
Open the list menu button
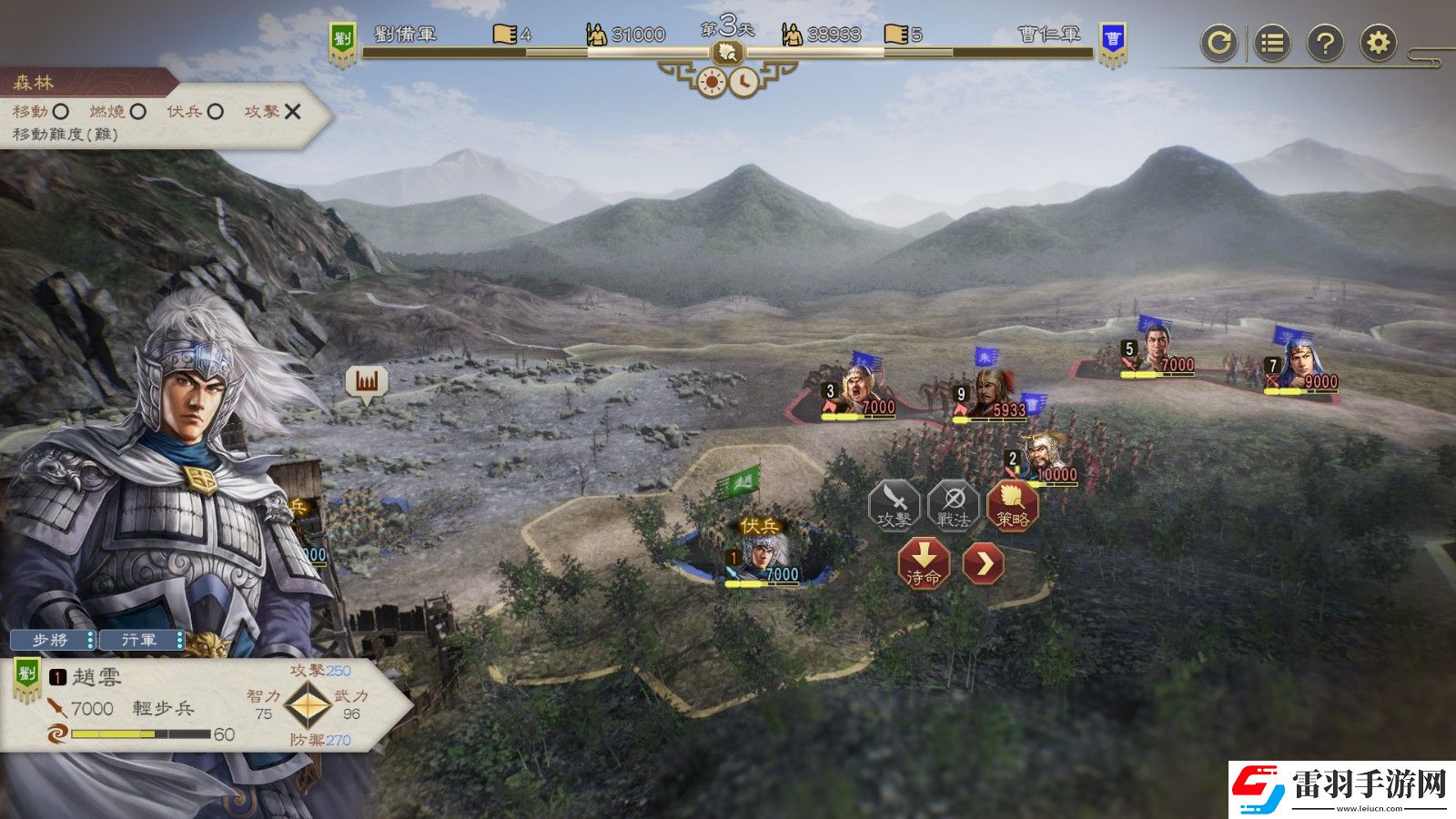1272,43
